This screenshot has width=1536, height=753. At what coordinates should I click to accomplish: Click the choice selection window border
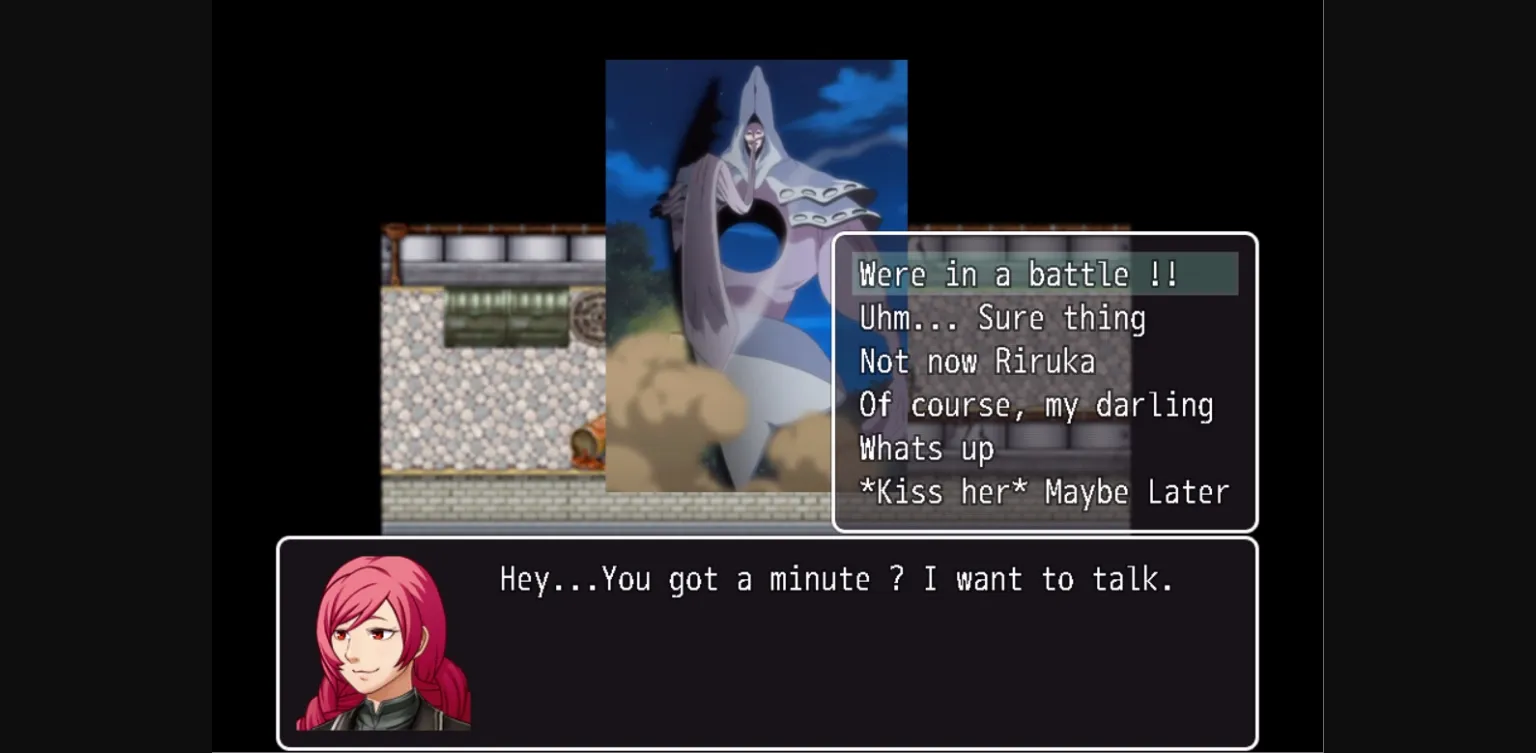pyautogui.click(x=1044, y=237)
